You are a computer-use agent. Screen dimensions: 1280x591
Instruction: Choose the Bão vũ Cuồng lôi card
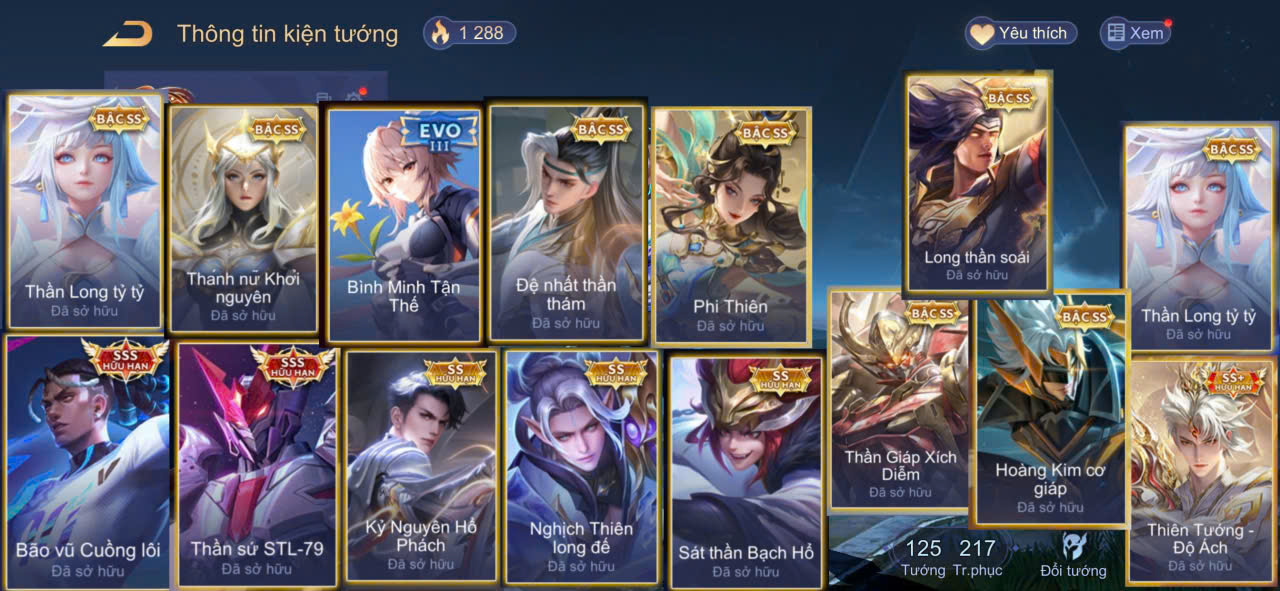click(88, 462)
